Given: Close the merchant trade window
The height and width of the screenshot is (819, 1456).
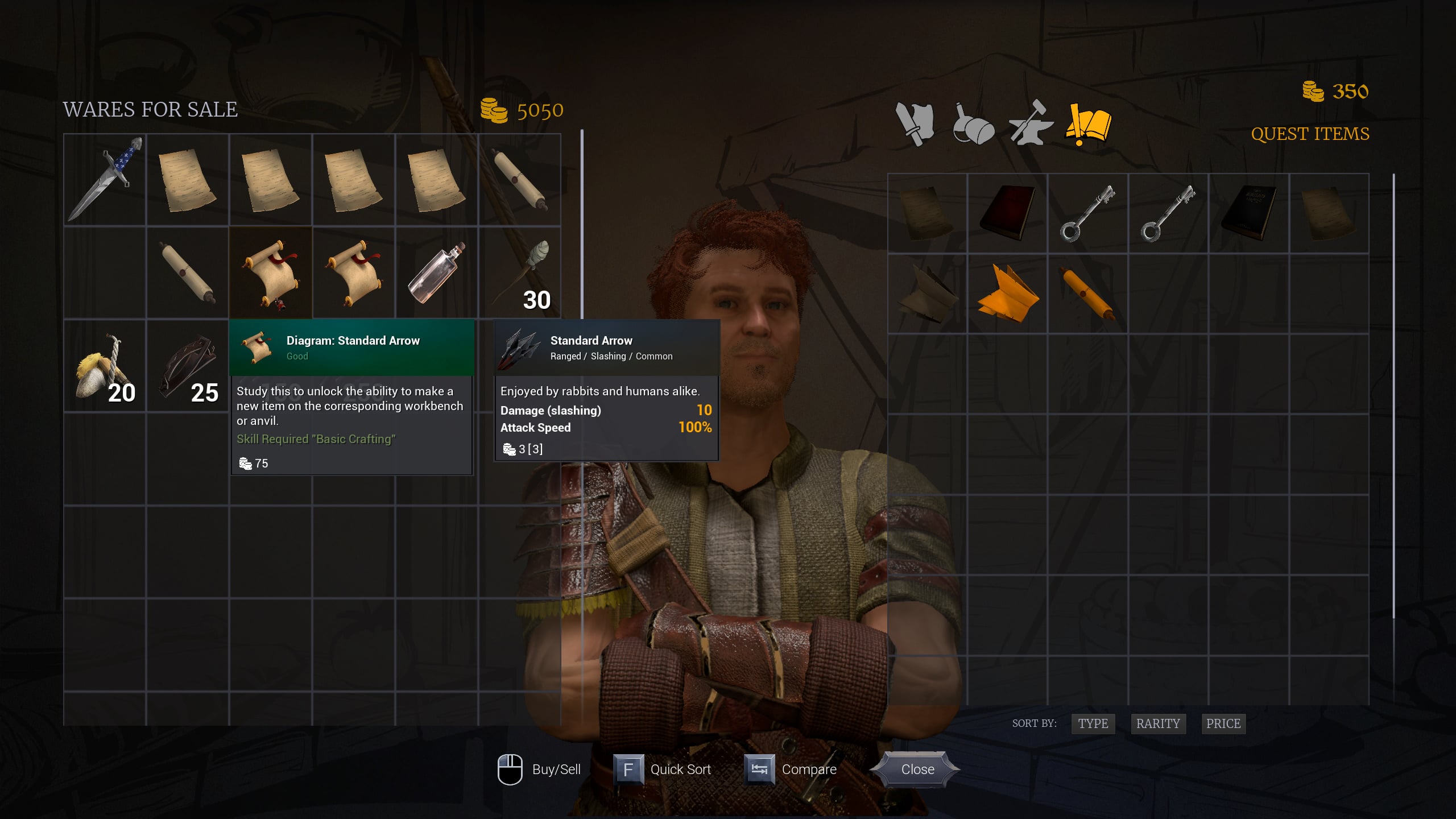Looking at the screenshot, I should tap(917, 770).
